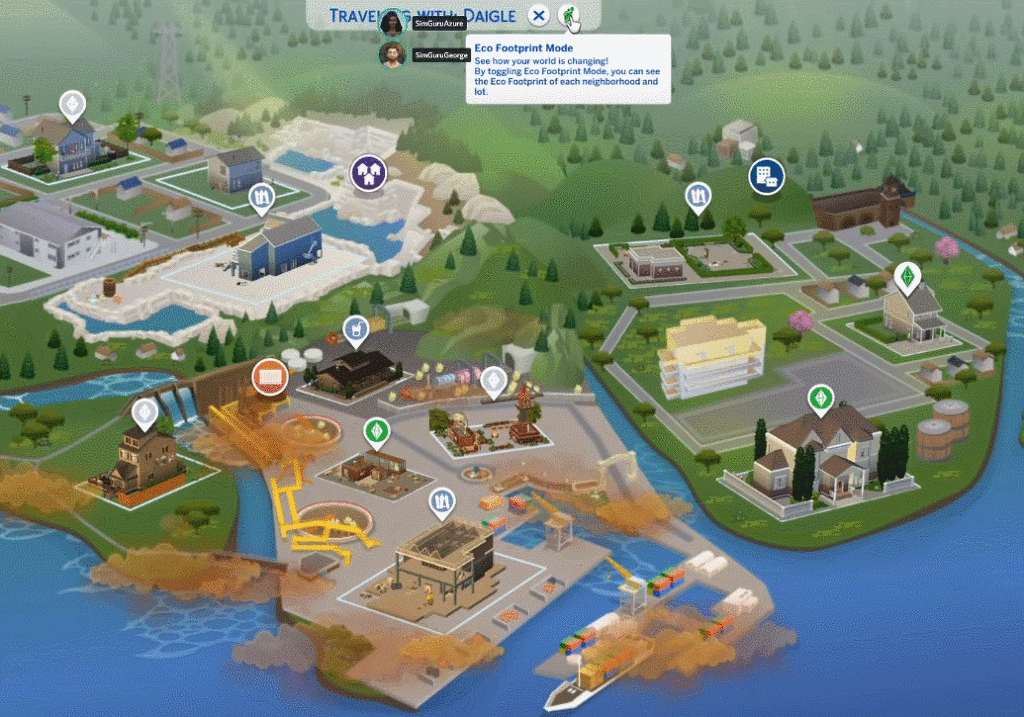Select the pin above the blue quarry warehouse
1024x717 pixels.
(x=262, y=196)
